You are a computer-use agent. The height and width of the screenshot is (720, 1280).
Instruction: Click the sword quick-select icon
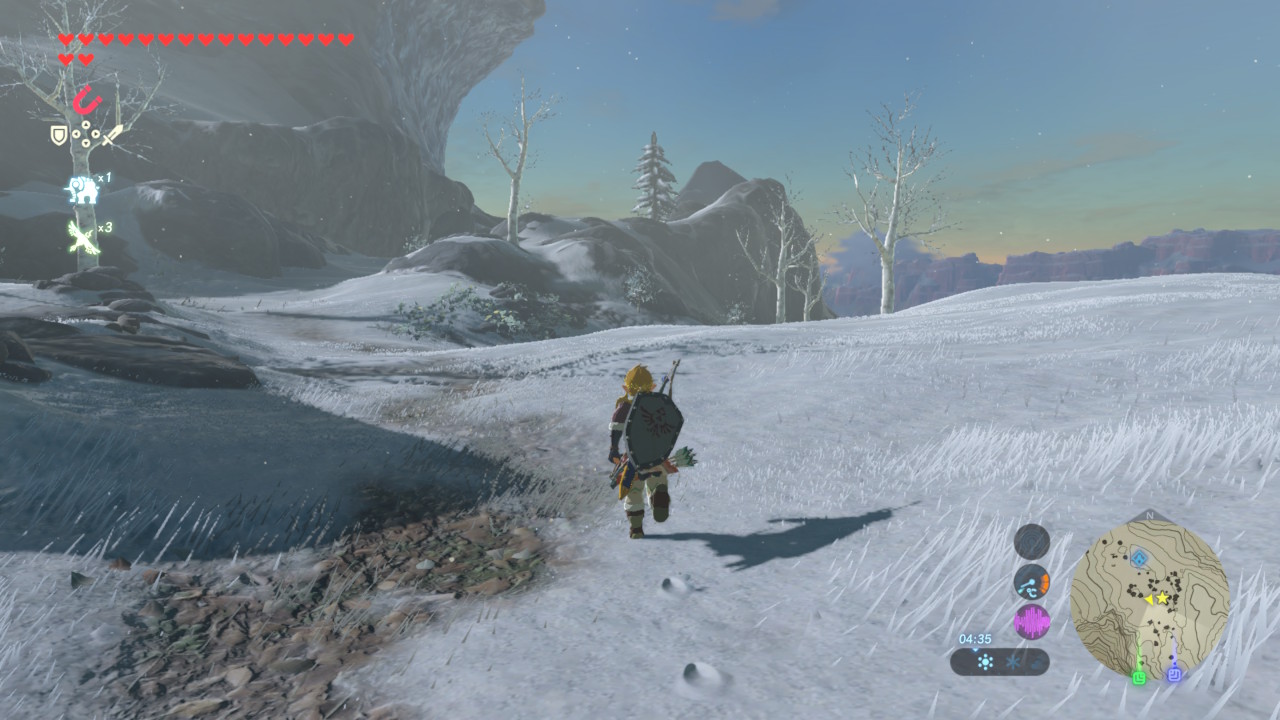tap(112, 135)
